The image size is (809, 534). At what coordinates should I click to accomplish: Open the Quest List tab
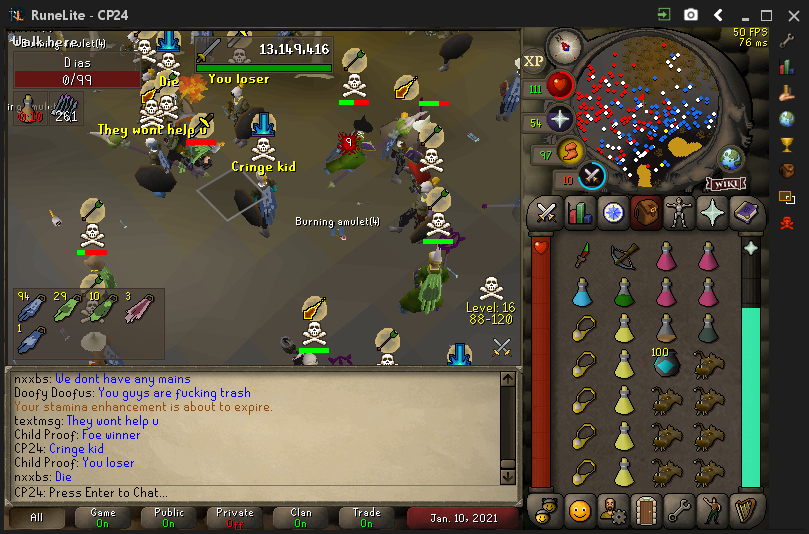tap(612, 212)
